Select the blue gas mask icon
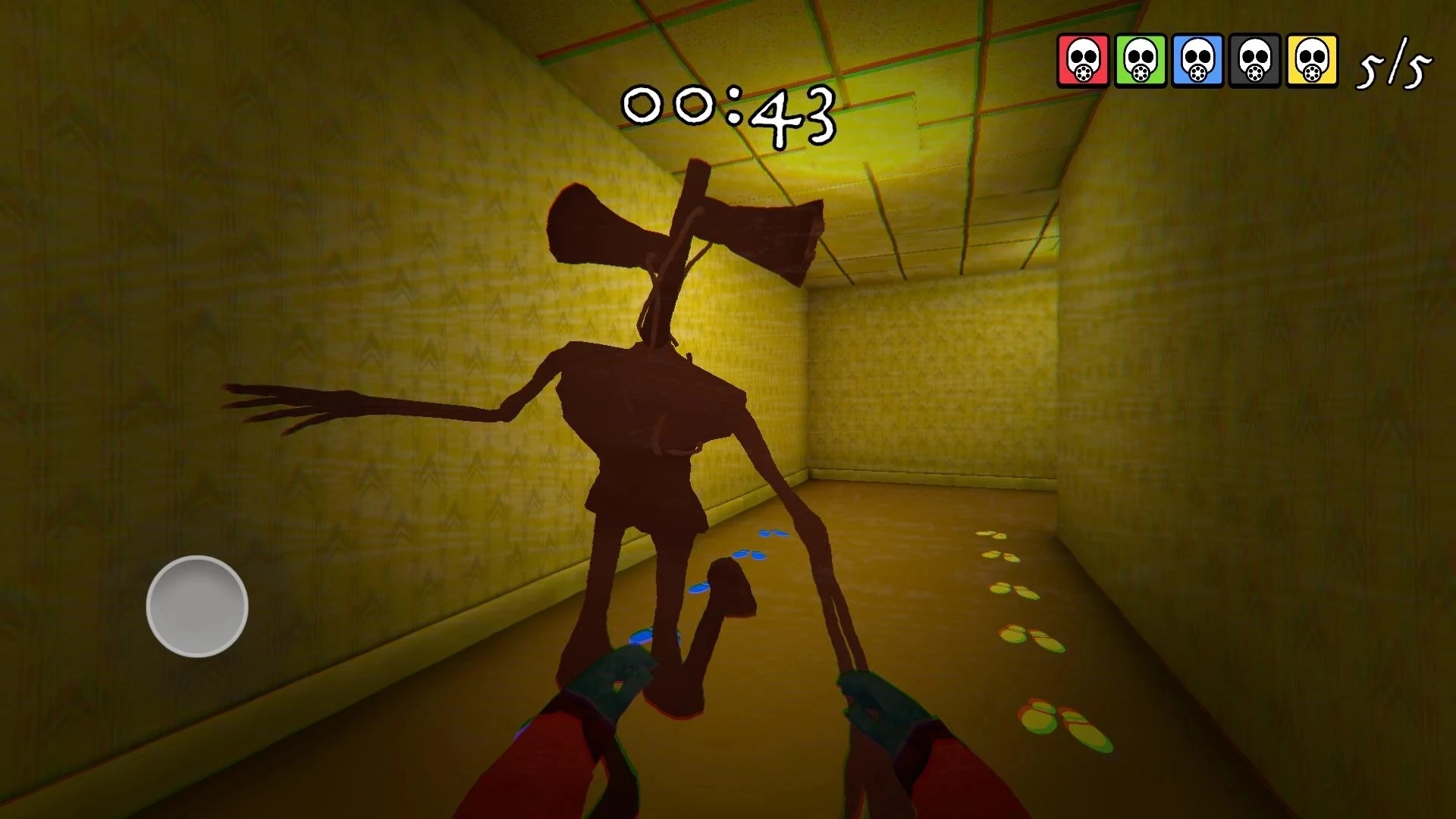This screenshot has height=819, width=1456. click(x=1197, y=60)
